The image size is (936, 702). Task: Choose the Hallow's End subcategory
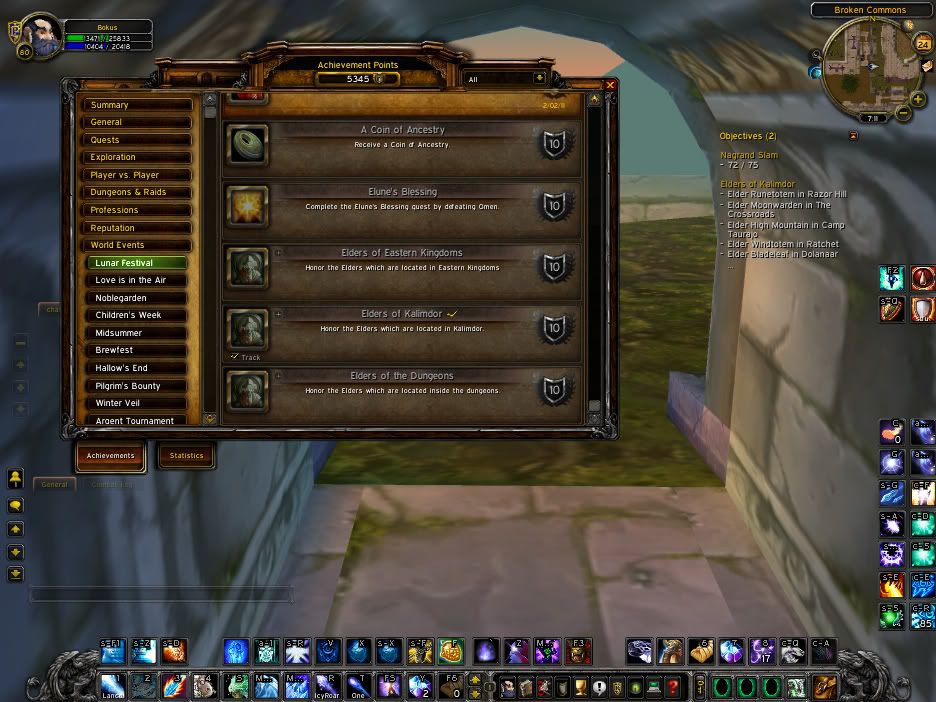139,368
